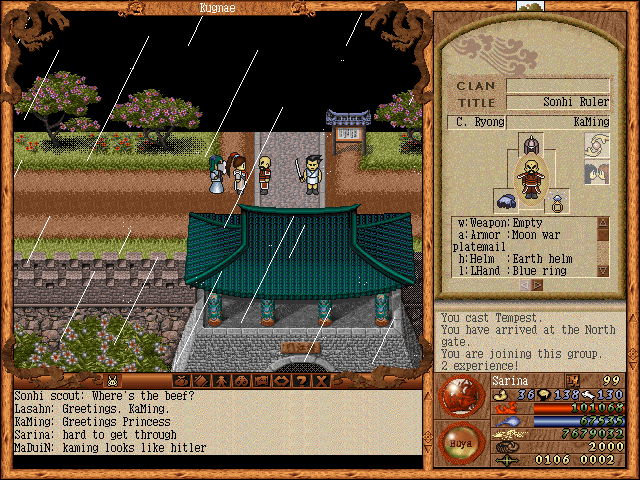Image resolution: width=640 pixels, height=480 pixels.
Task: Click the blue gauntlet equipment slot
Action: (x=505, y=200)
